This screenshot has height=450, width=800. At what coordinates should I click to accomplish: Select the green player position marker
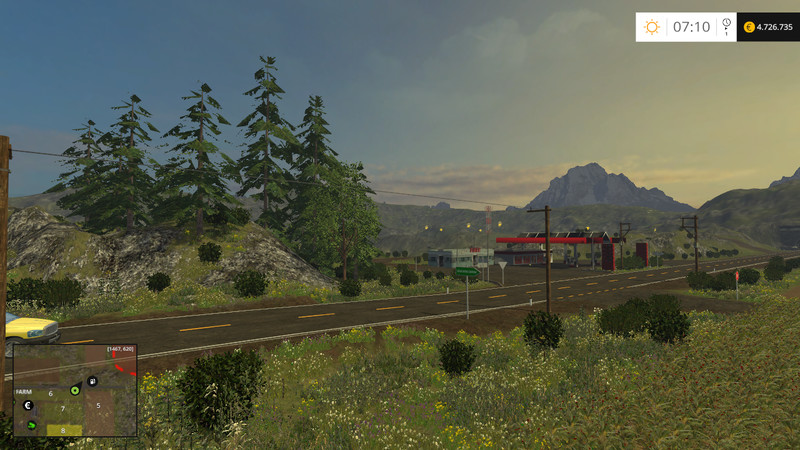pos(74,390)
